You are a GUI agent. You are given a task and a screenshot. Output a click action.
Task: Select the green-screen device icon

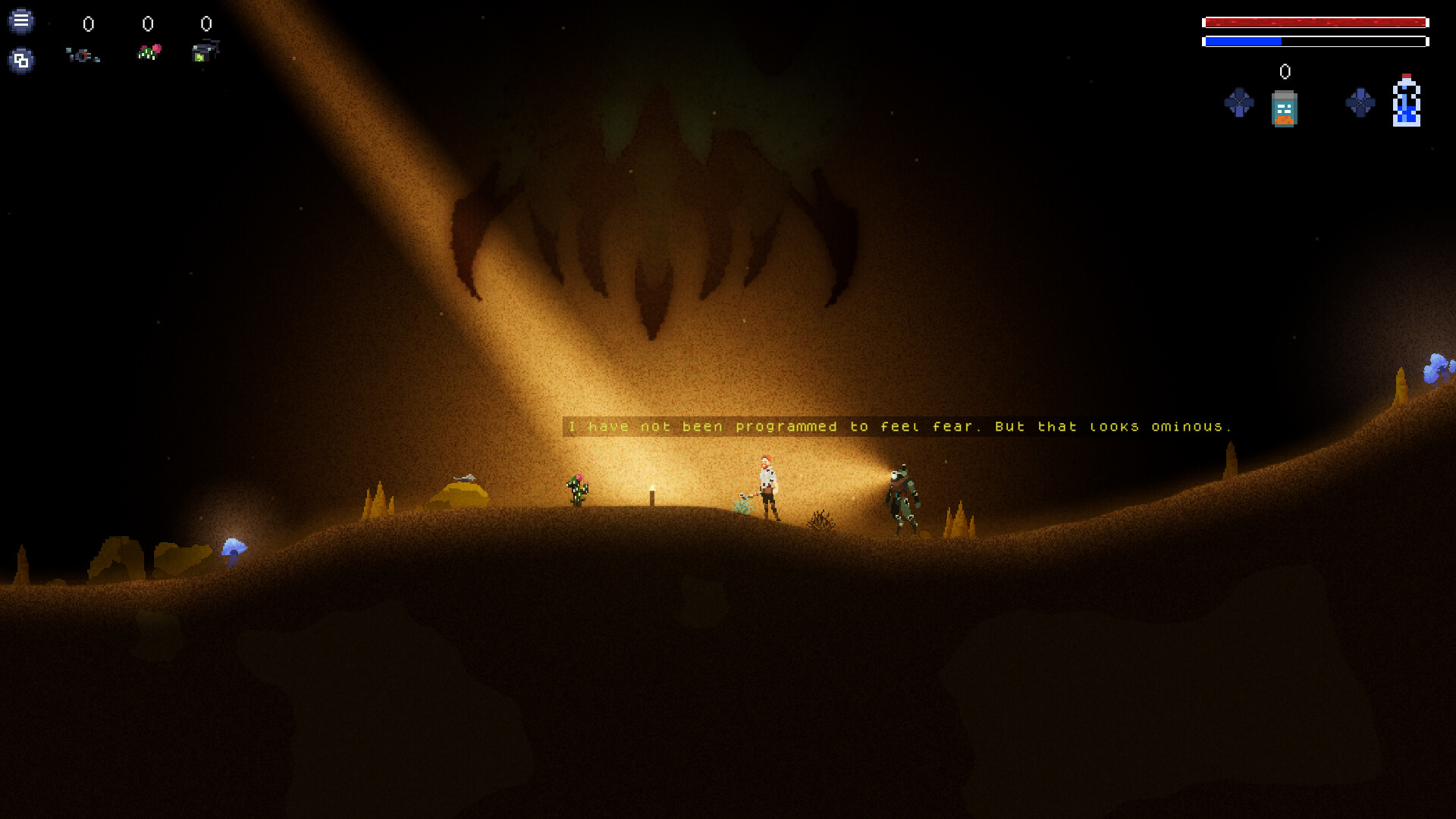tap(205, 52)
